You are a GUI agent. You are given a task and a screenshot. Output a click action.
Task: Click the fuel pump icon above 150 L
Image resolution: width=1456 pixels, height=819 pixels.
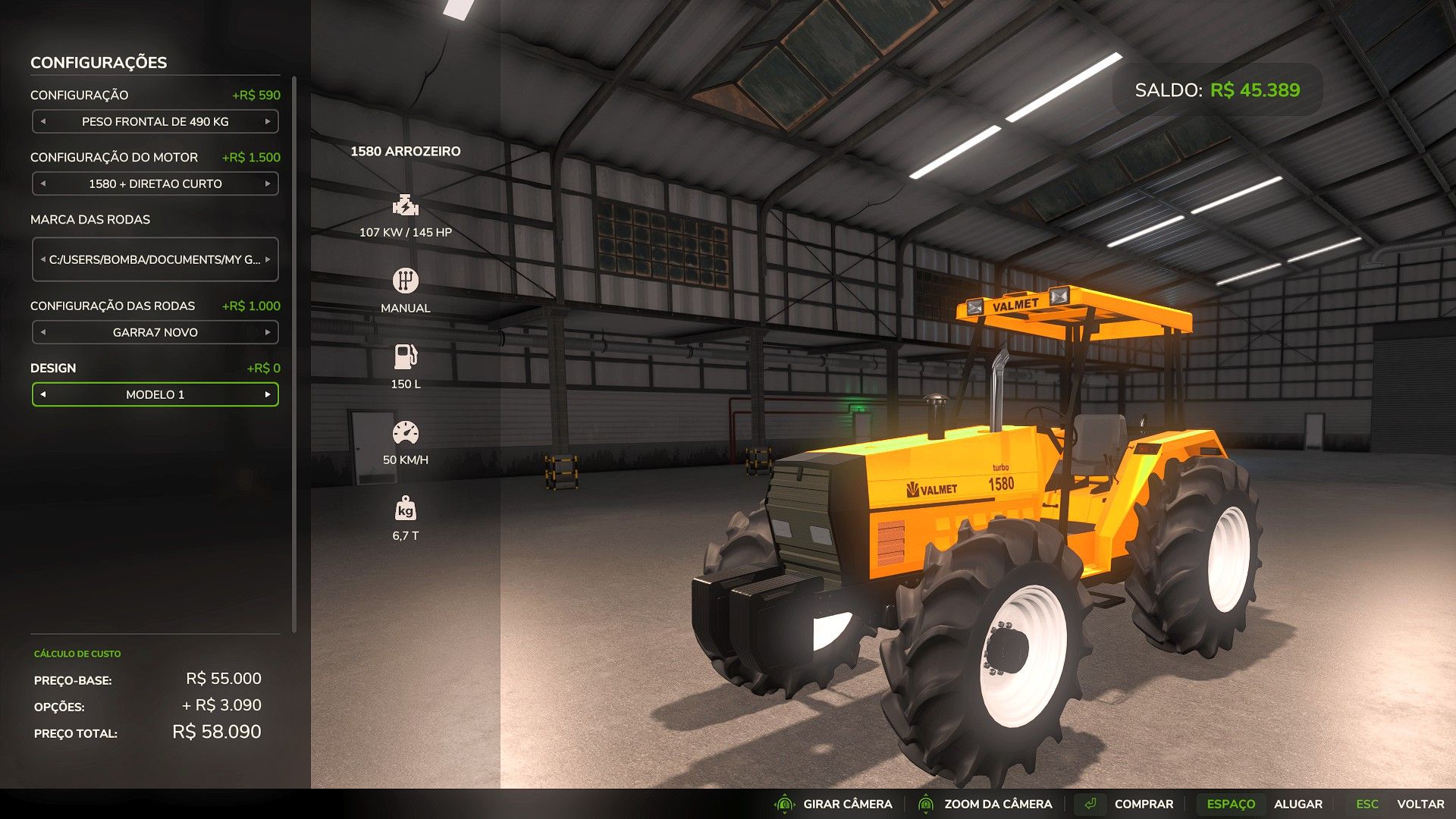pyautogui.click(x=406, y=355)
